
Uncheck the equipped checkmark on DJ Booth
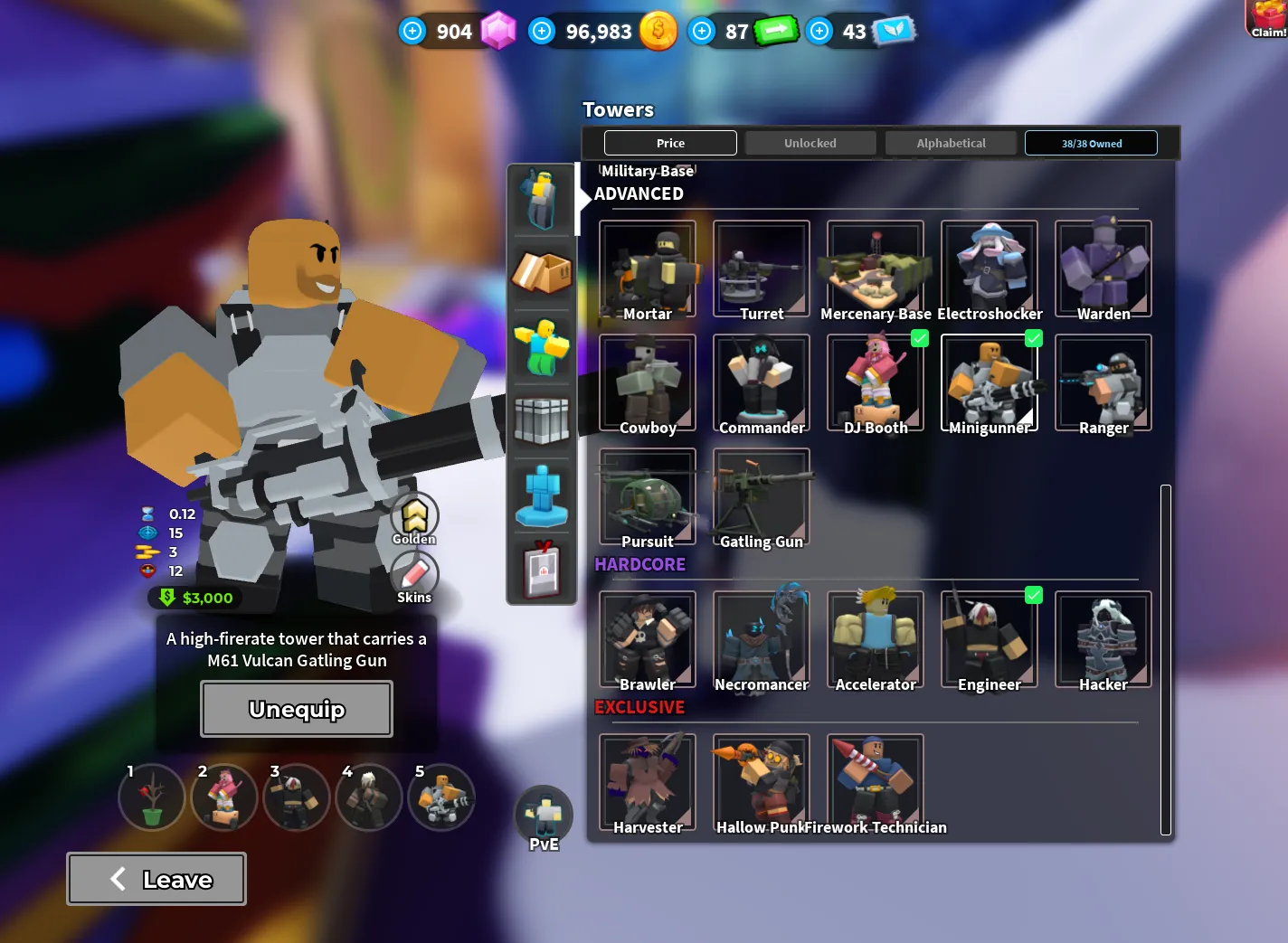click(x=920, y=338)
